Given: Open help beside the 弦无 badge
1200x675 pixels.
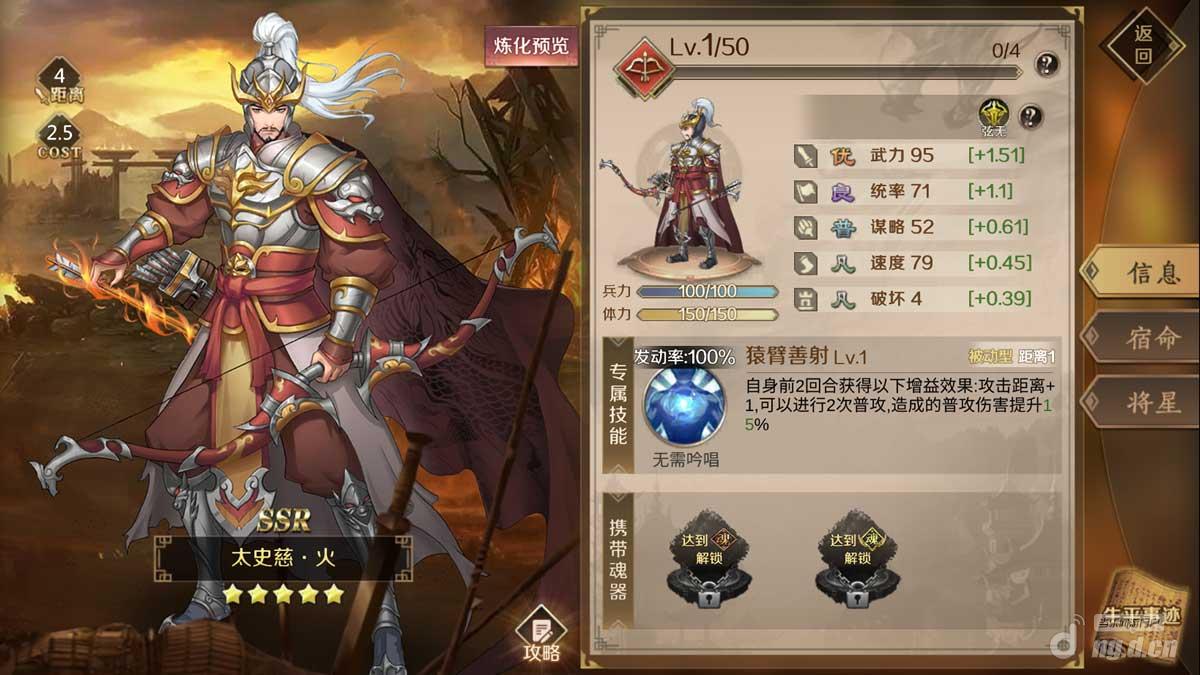Looking at the screenshot, I should 1030,116.
